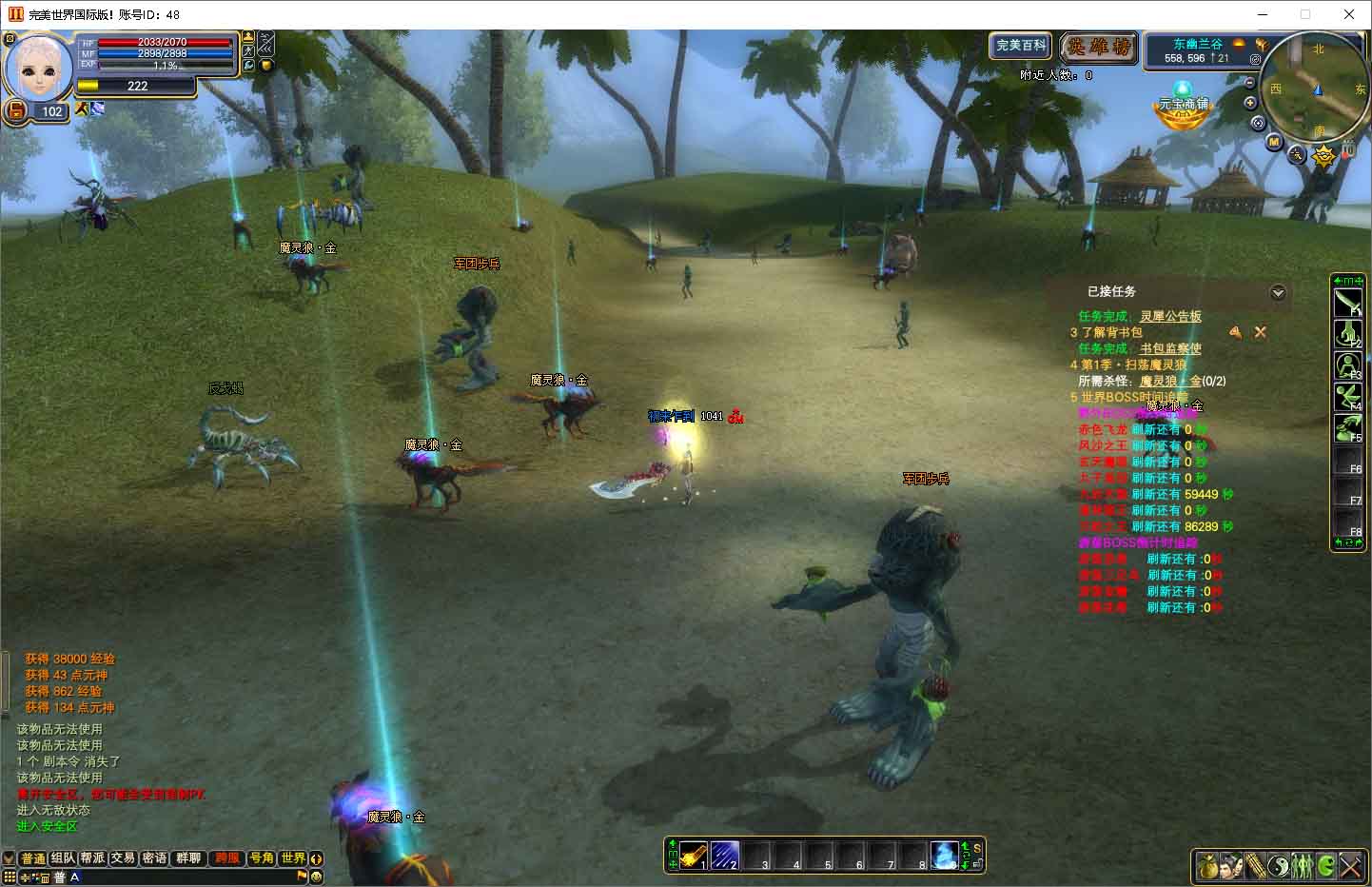
Task: Switch to the 组队 party chat tab
Action: [64, 858]
